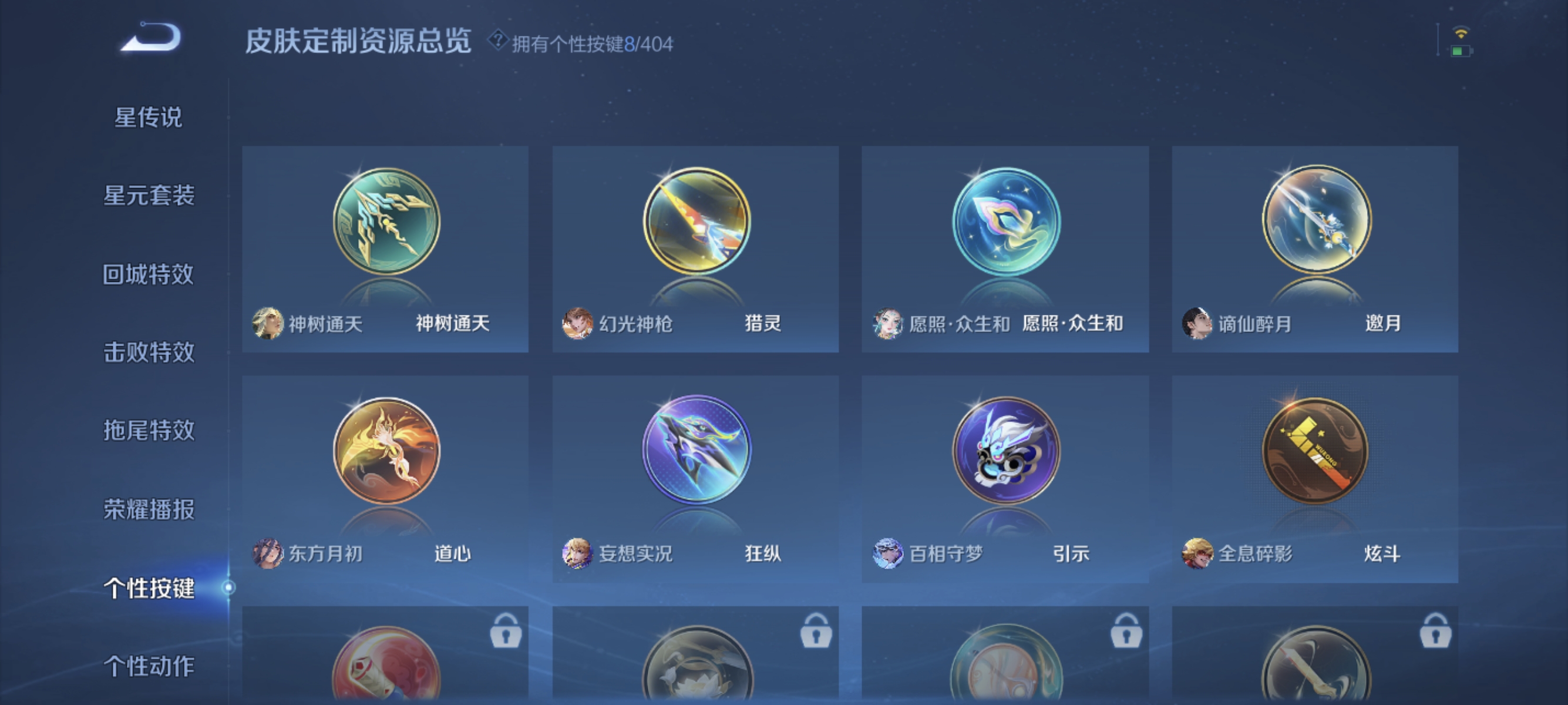This screenshot has width=1568, height=705.
Task: Click the 东方月初 hero avatar
Action: click(x=268, y=554)
